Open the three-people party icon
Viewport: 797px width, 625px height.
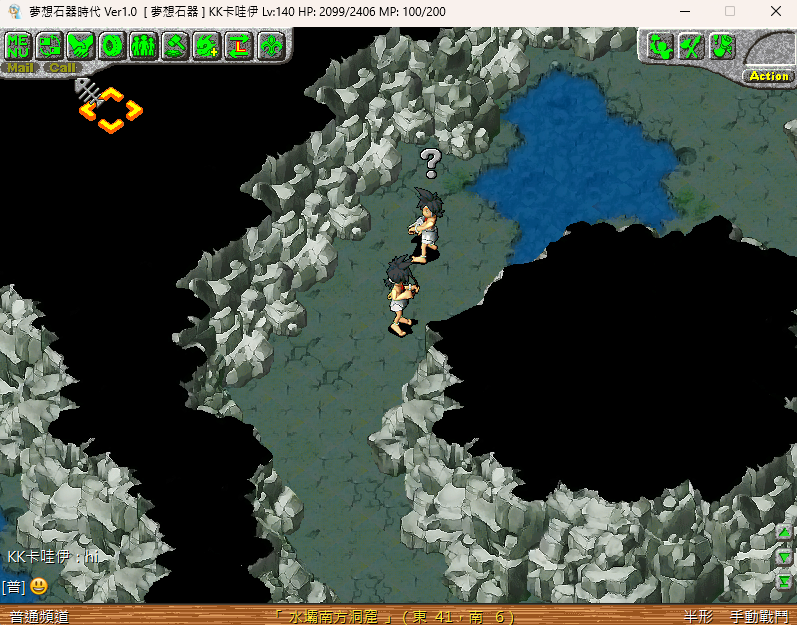point(144,45)
